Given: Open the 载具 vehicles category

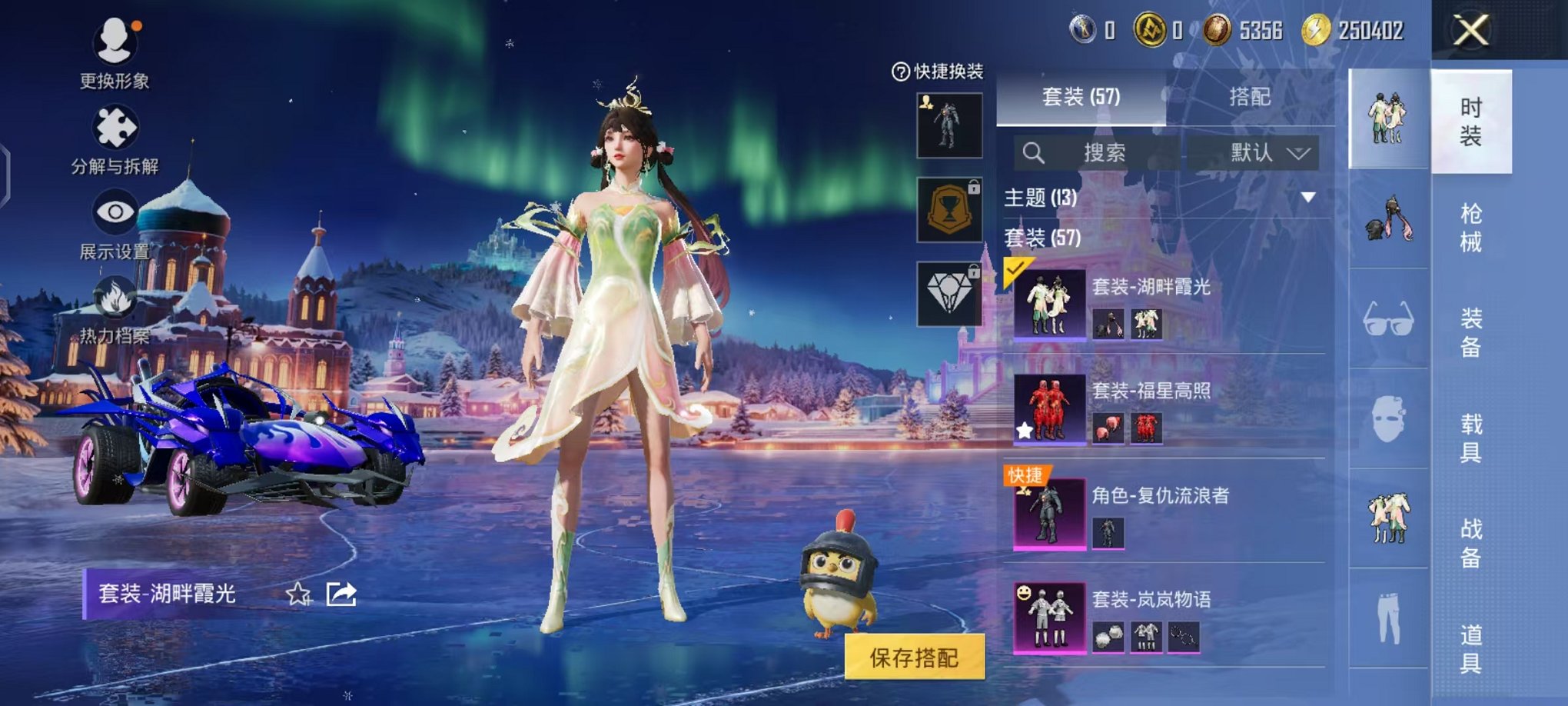Looking at the screenshot, I should [x=1470, y=438].
